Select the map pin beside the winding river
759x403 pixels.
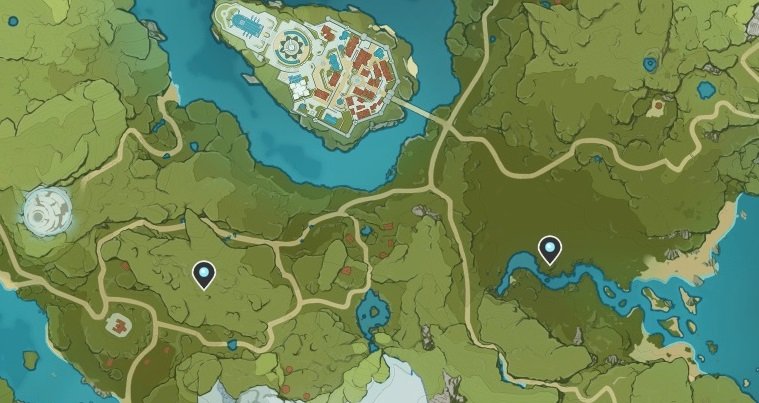click(549, 249)
